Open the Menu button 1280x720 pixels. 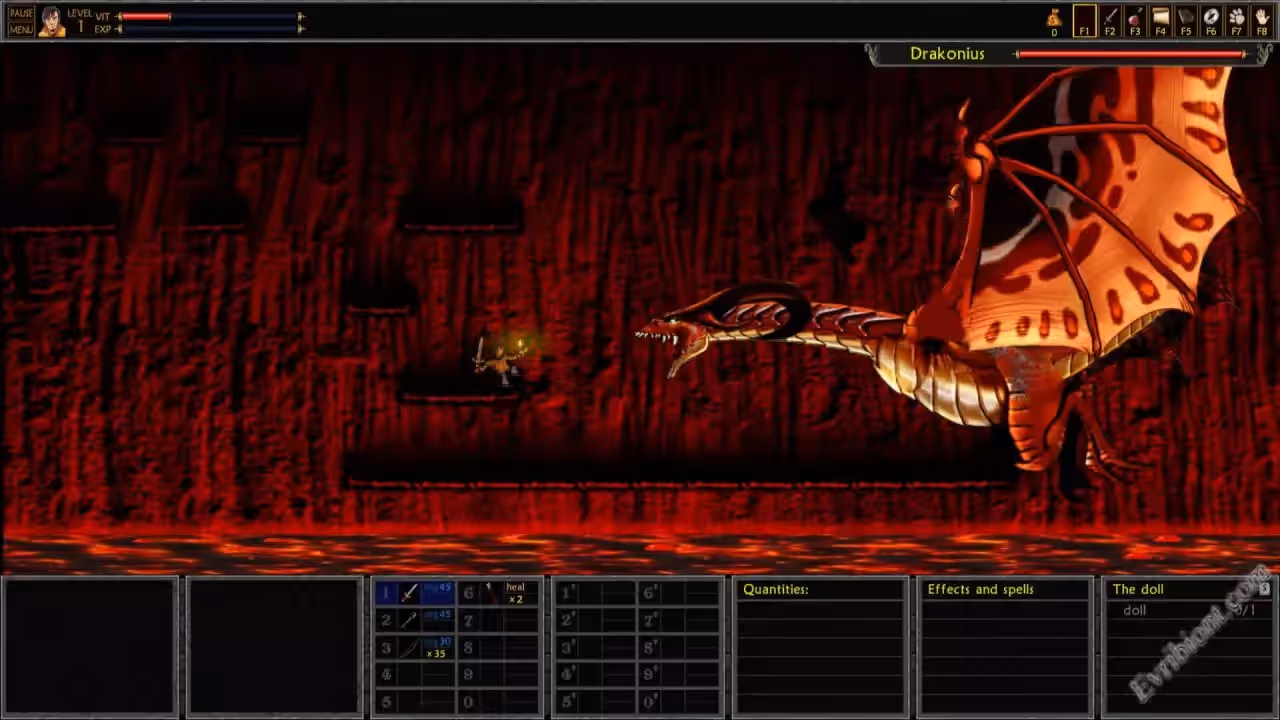pyautogui.click(x=21, y=29)
